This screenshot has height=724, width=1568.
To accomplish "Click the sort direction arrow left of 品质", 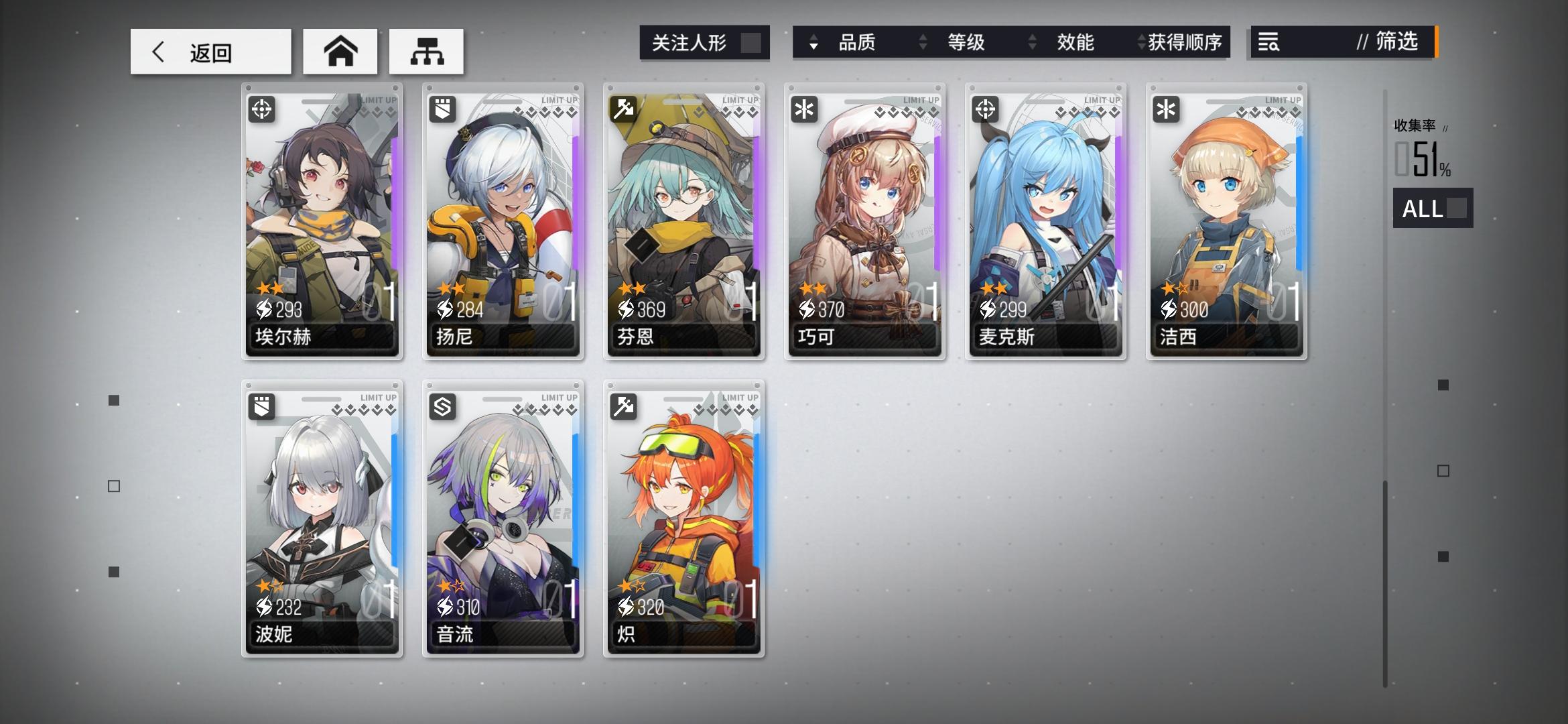I will tap(813, 42).
